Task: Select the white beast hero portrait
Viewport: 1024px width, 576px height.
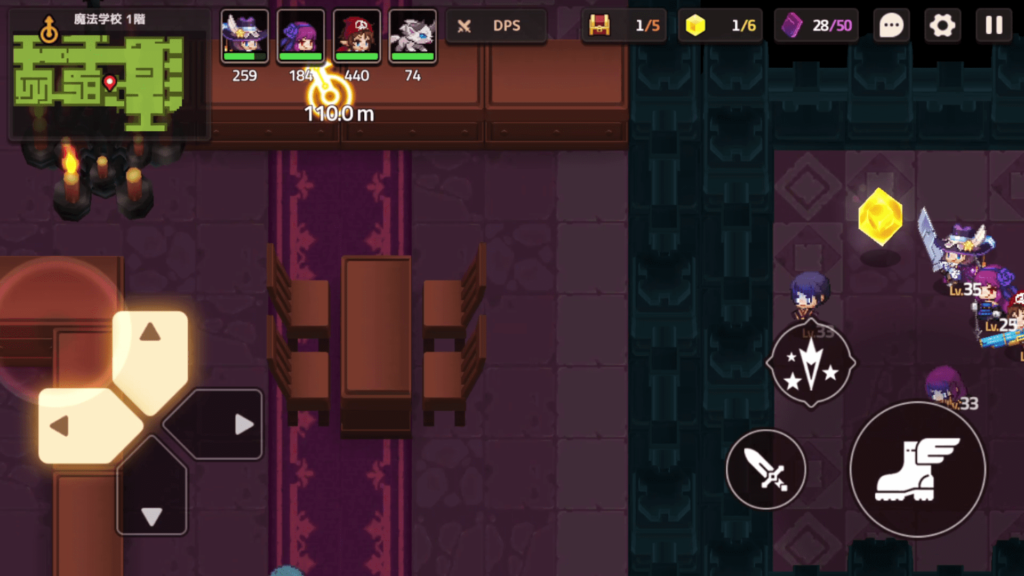Action: [412, 38]
